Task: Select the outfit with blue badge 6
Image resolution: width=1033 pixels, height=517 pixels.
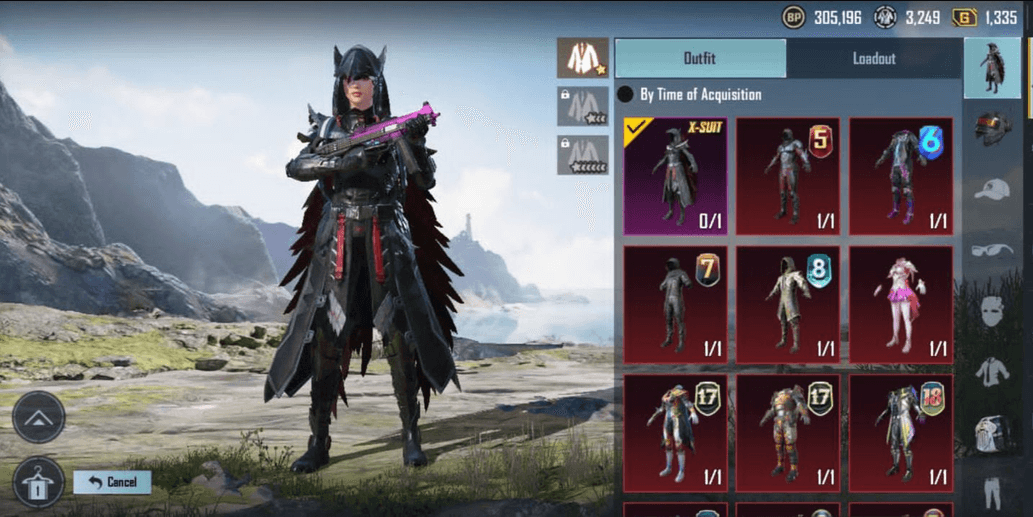Action: click(x=901, y=176)
